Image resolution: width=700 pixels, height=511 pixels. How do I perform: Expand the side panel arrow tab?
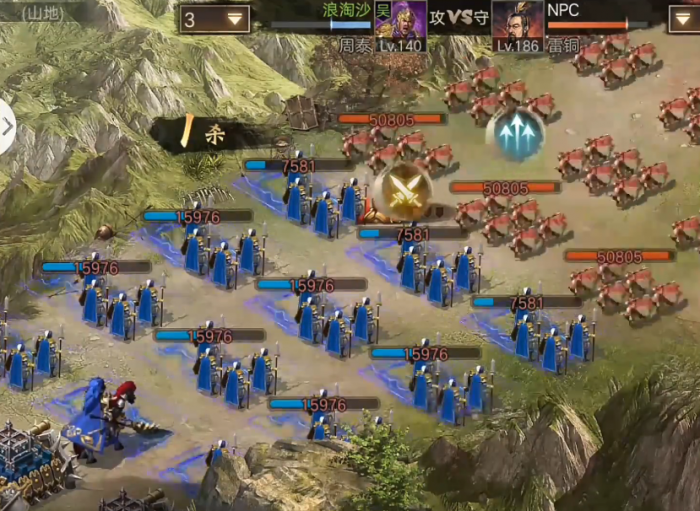7,127
